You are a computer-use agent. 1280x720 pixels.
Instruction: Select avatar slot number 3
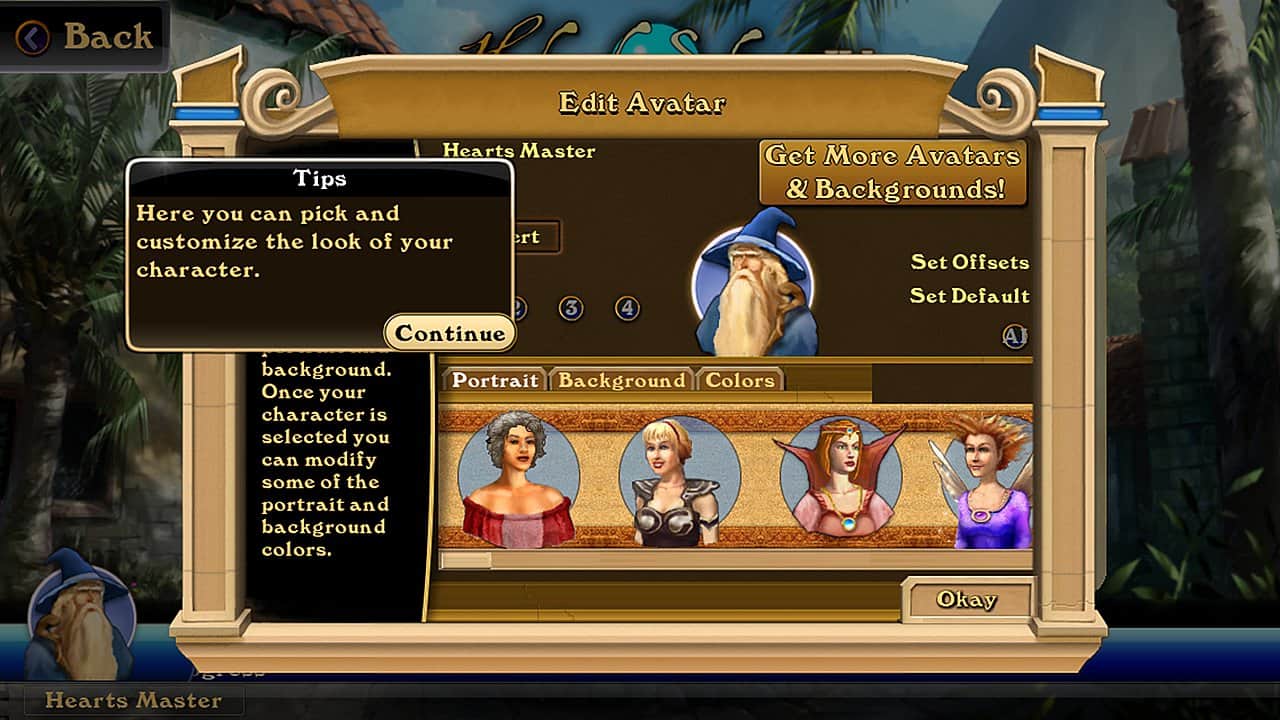click(x=571, y=308)
